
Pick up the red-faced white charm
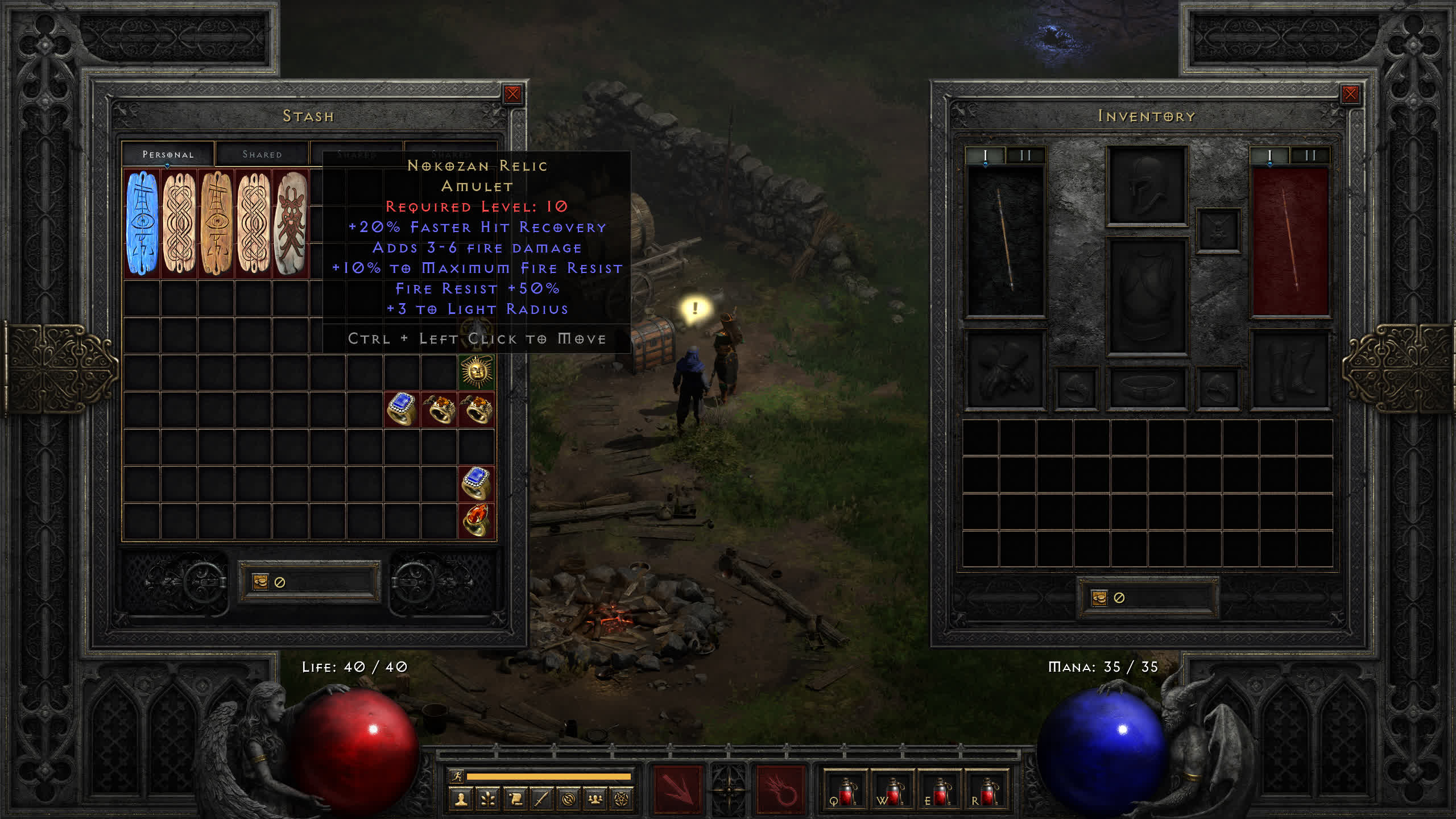(291, 223)
